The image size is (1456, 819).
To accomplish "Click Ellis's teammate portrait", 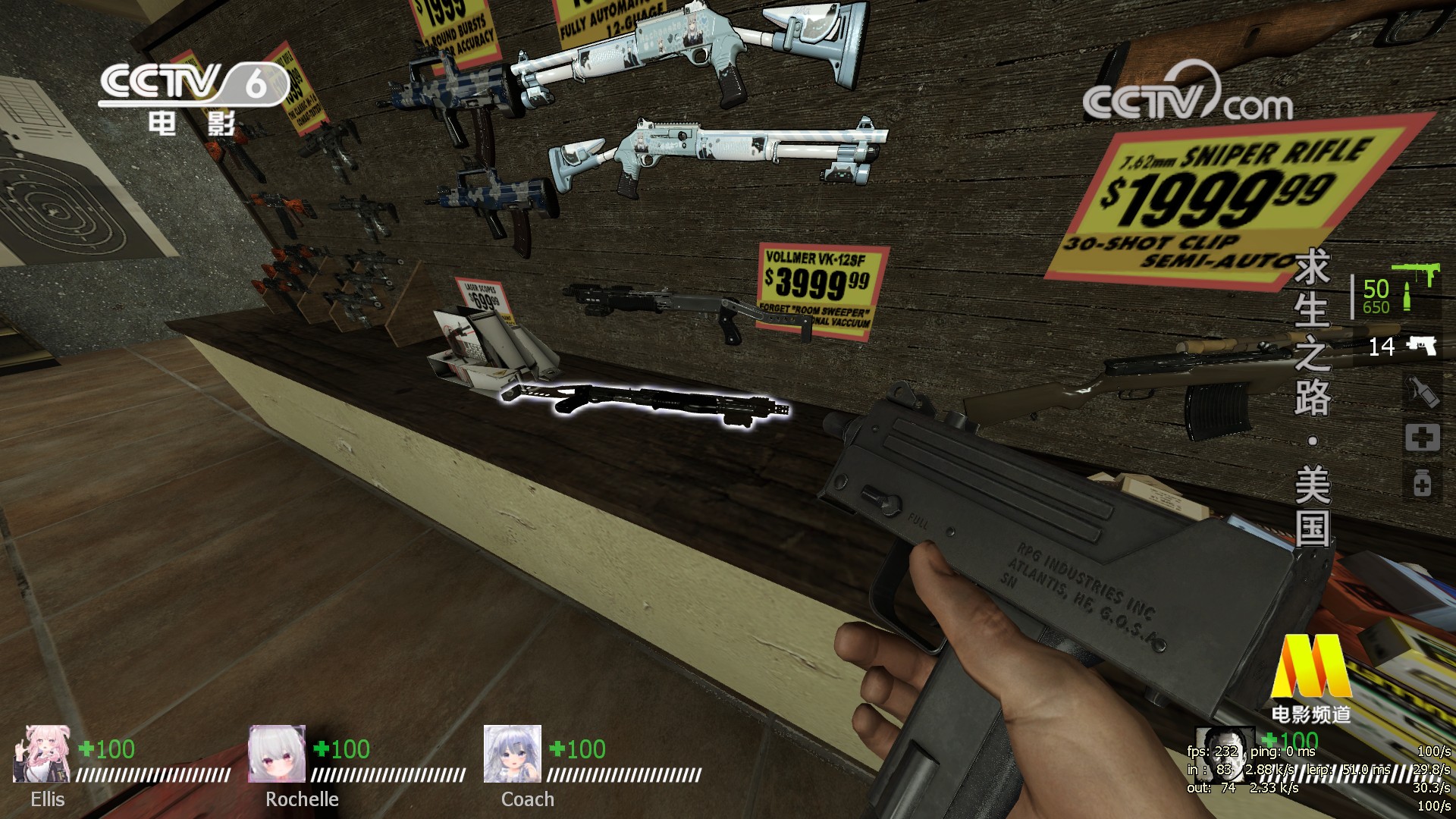I will [x=42, y=753].
